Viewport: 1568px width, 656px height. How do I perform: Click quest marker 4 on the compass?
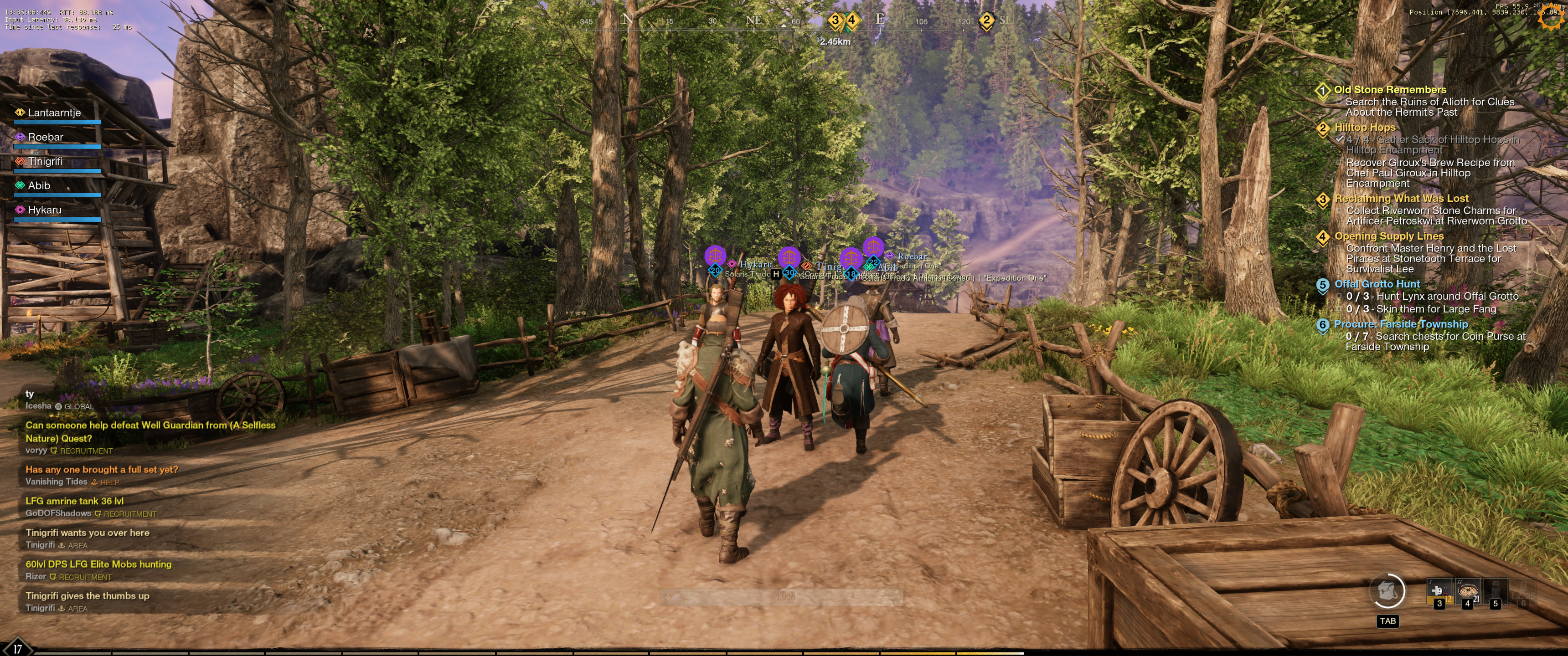(852, 20)
